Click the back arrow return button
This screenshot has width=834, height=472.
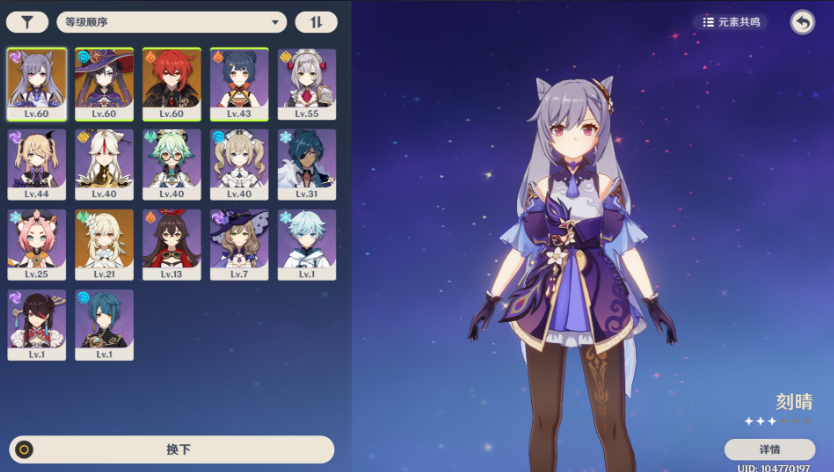[x=802, y=22]
